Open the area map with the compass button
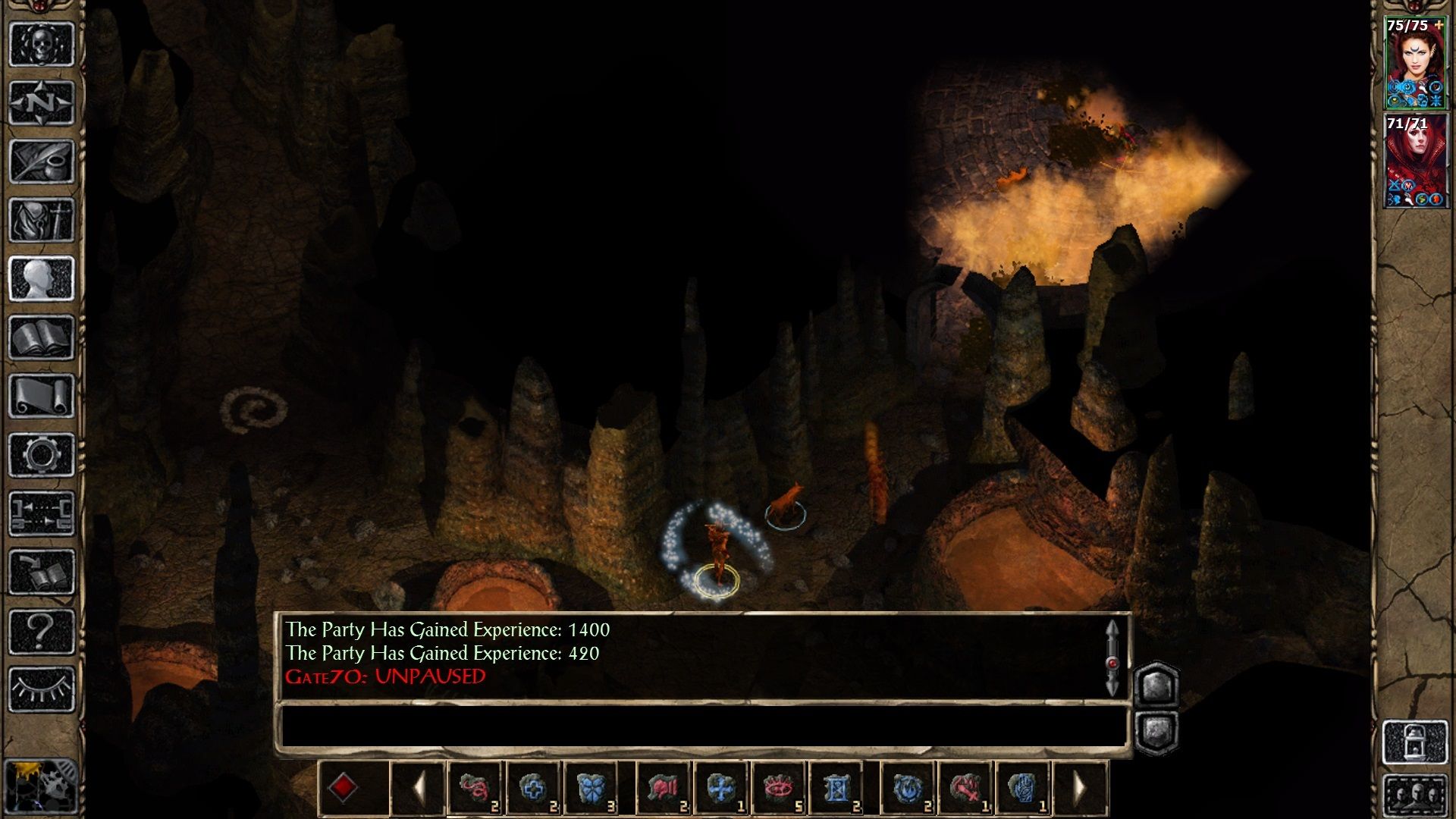Screen dimensions: 1456x819 pos(42,102)
